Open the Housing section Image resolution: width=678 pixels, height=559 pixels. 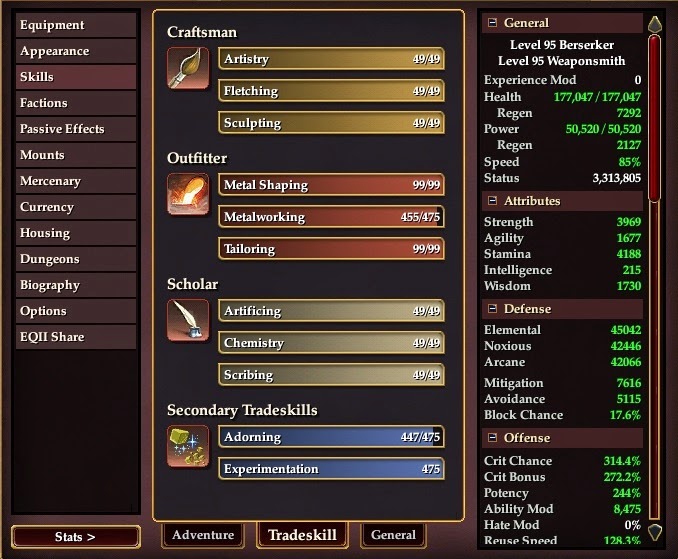tap(76, 233)
